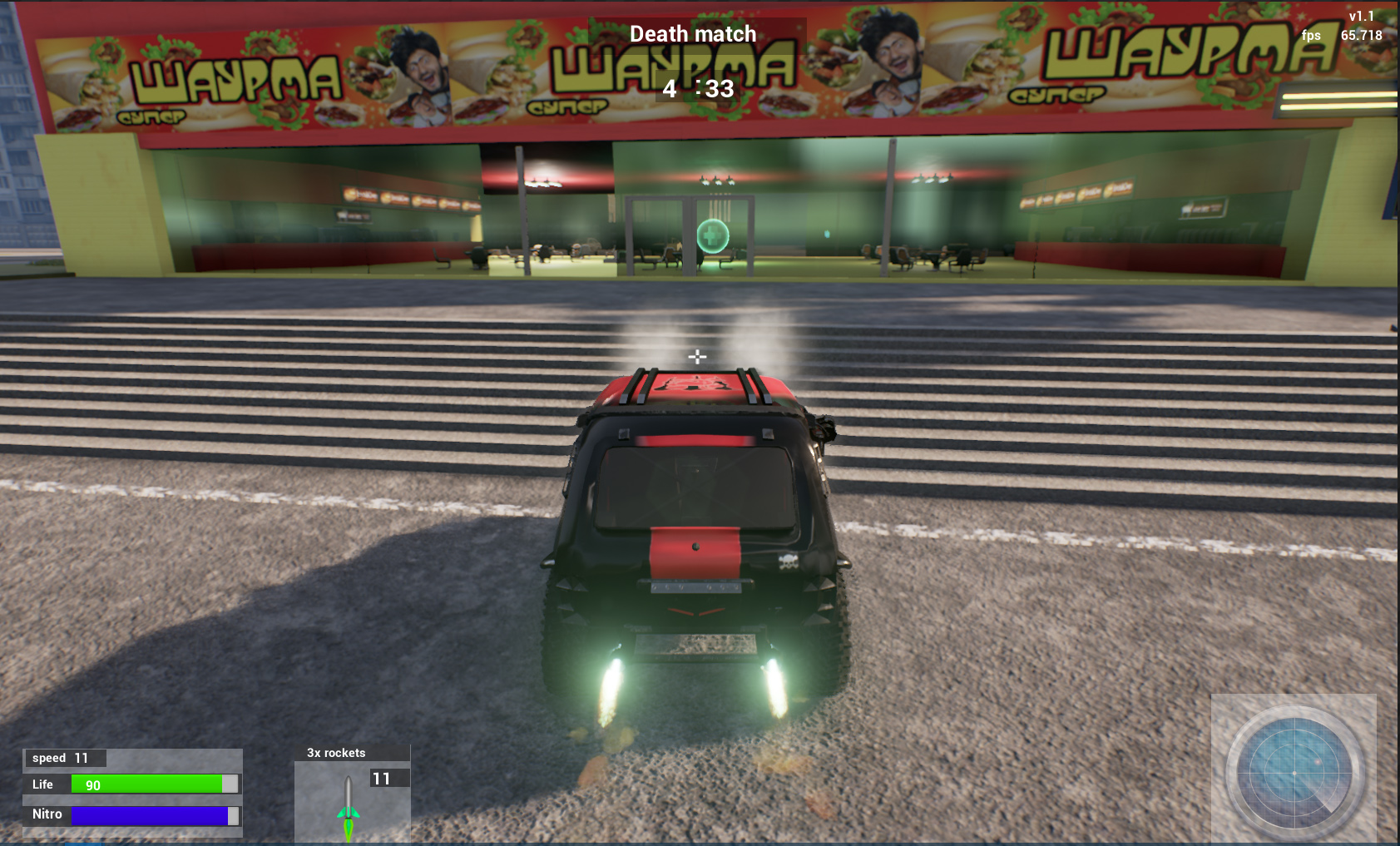Click the center aiming crosshair
The image size is (1400, 846).
(698, 356)
